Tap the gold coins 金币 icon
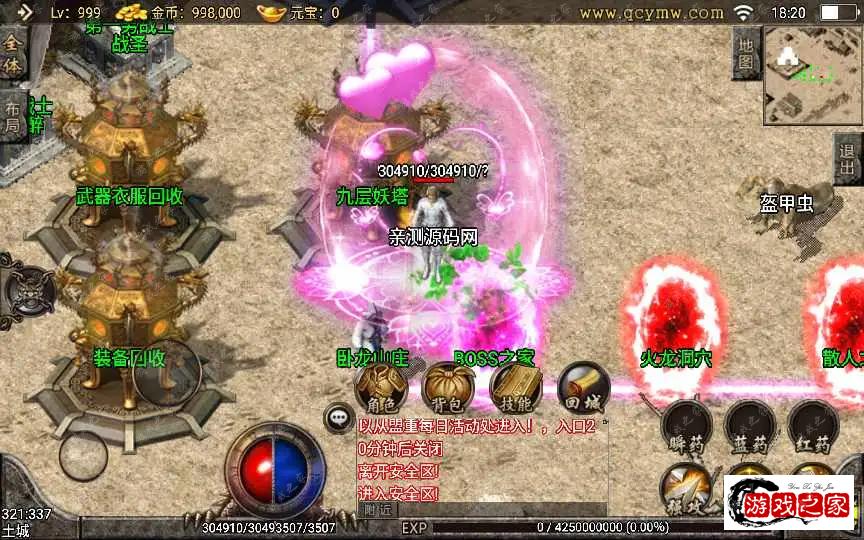Viewport: 864px width, 540px height. [x=131, y=12]
